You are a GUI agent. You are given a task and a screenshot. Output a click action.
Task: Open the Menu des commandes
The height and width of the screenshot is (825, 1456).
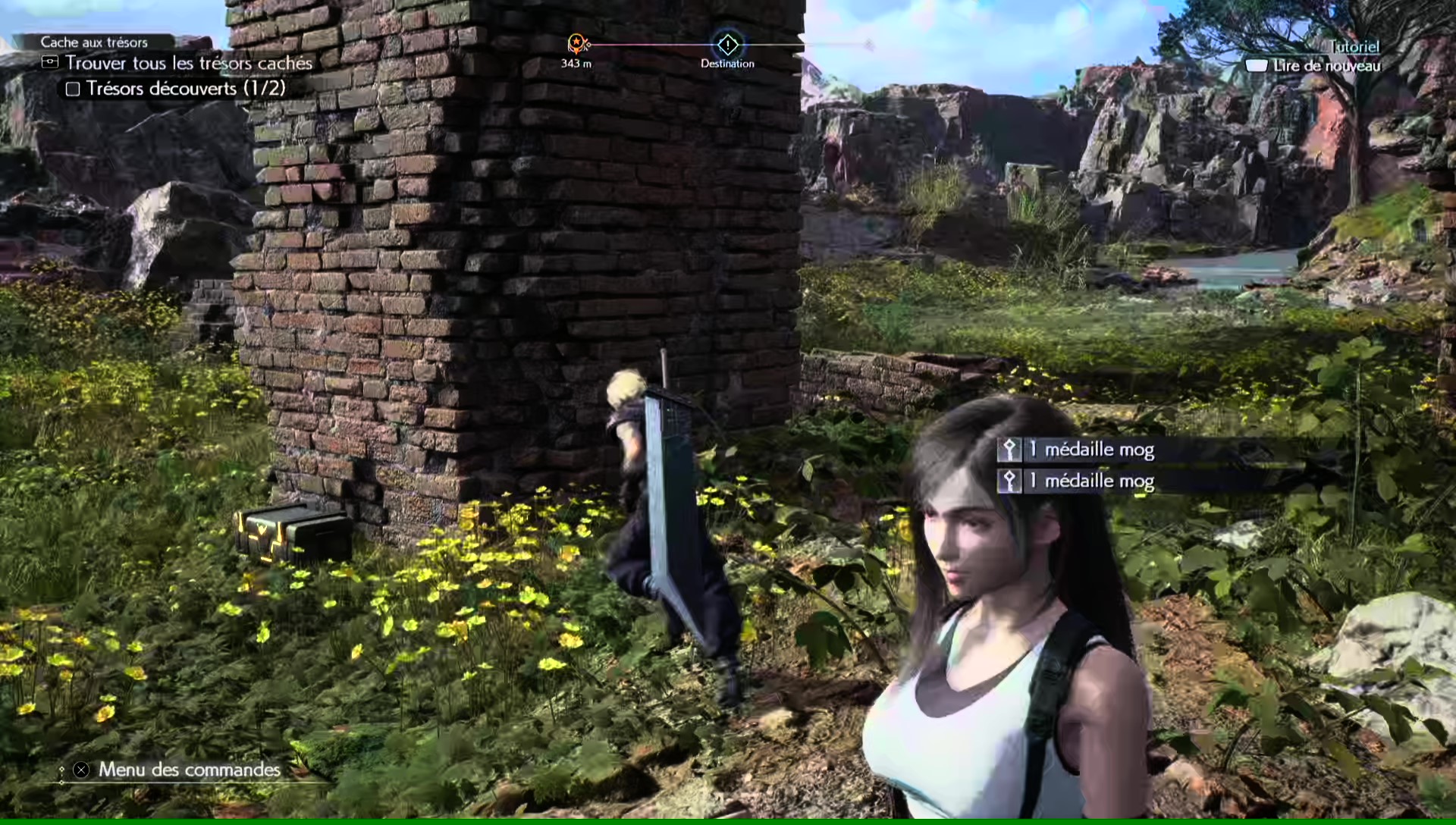point(188,770)
